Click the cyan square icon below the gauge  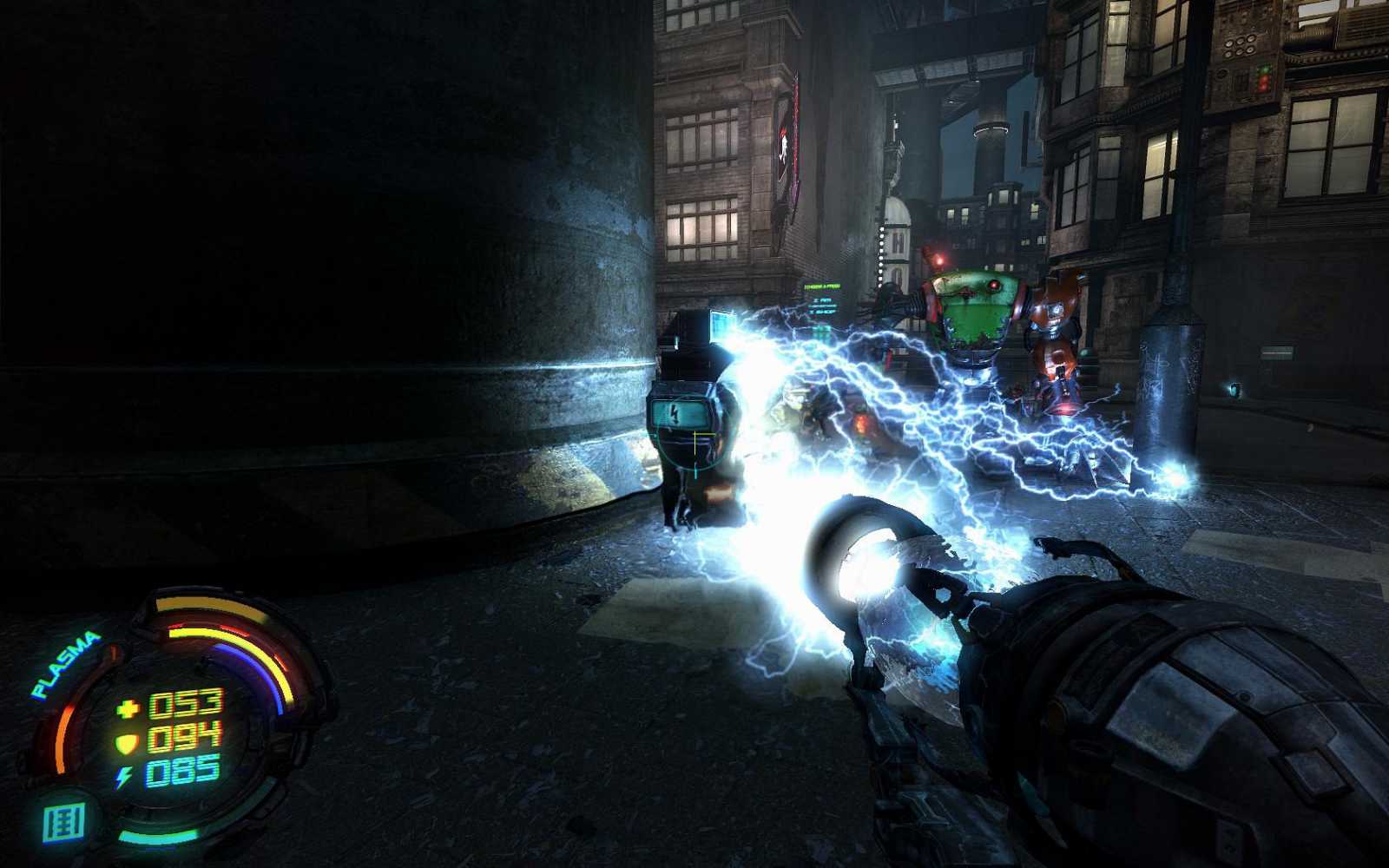pyautogui.click(x=64, y=823)
